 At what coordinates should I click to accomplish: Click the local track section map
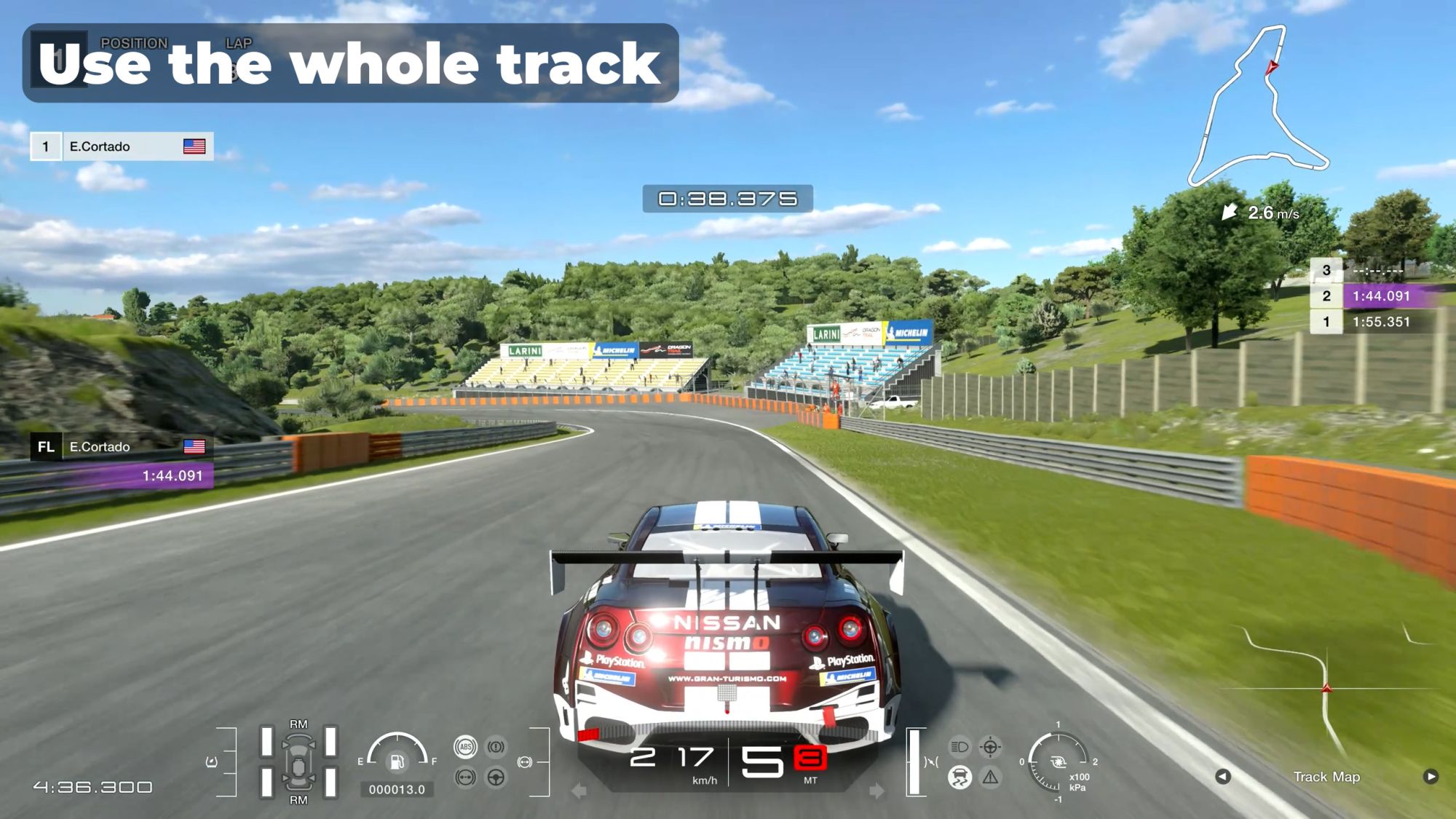(x=1326, y=692)
